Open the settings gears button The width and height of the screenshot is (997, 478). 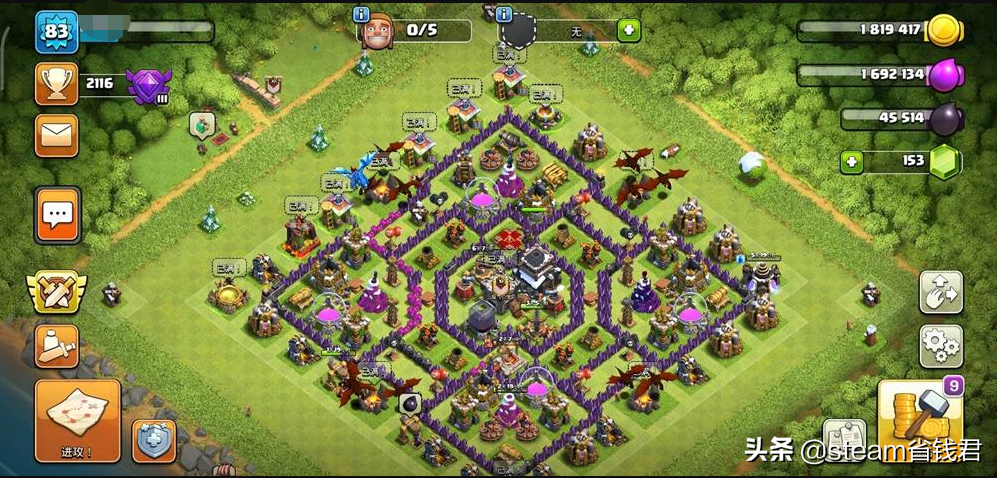point(941,347)
